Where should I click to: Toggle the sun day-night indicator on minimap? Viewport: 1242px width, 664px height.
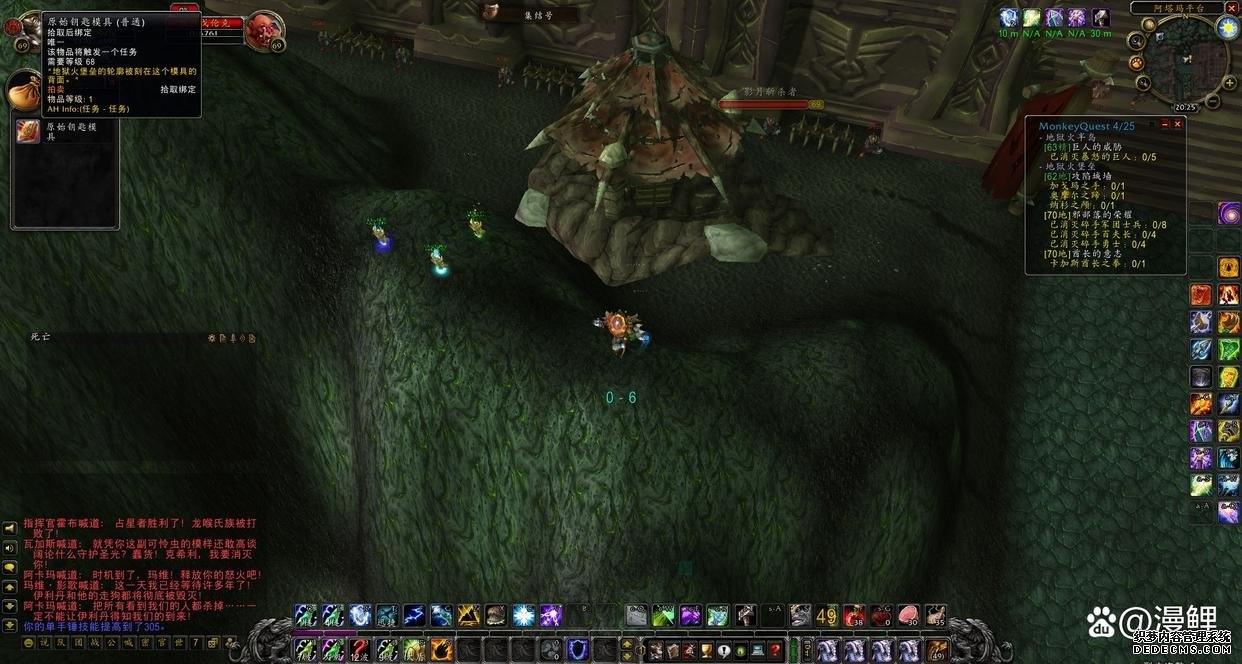pyautogui.click(x=1228, y=28)
